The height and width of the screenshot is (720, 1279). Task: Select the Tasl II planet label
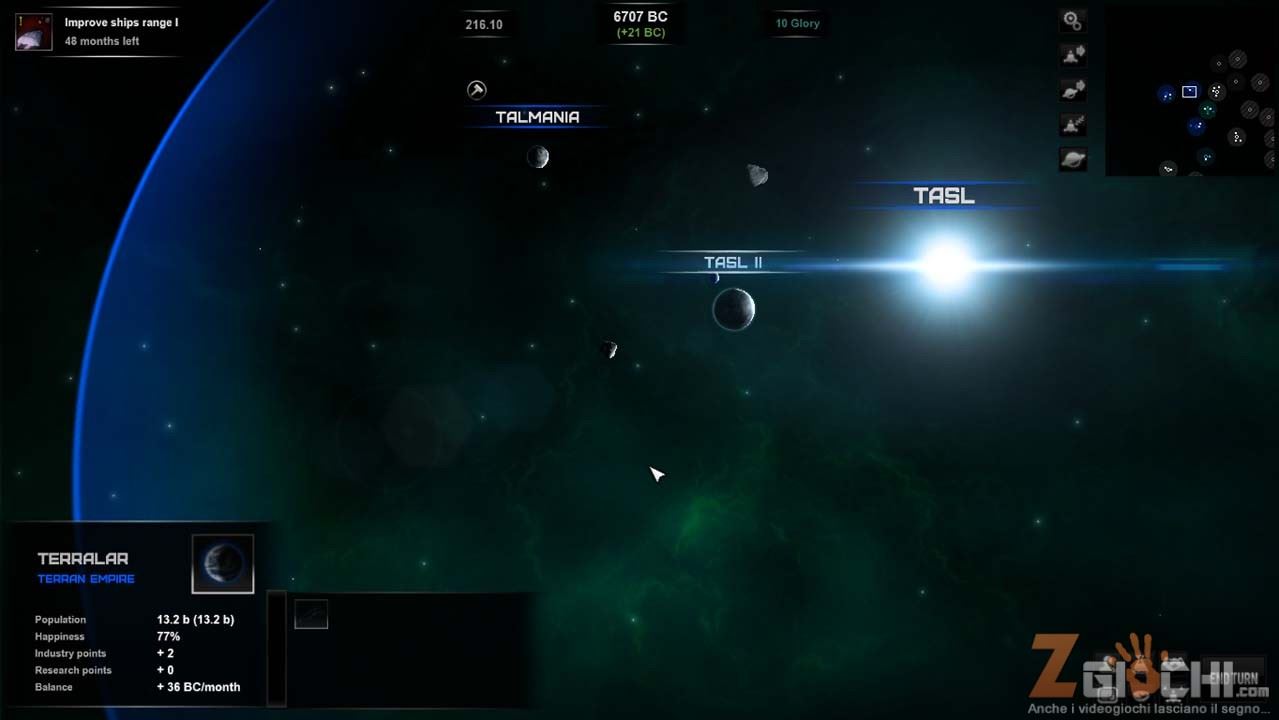[733, 262]
